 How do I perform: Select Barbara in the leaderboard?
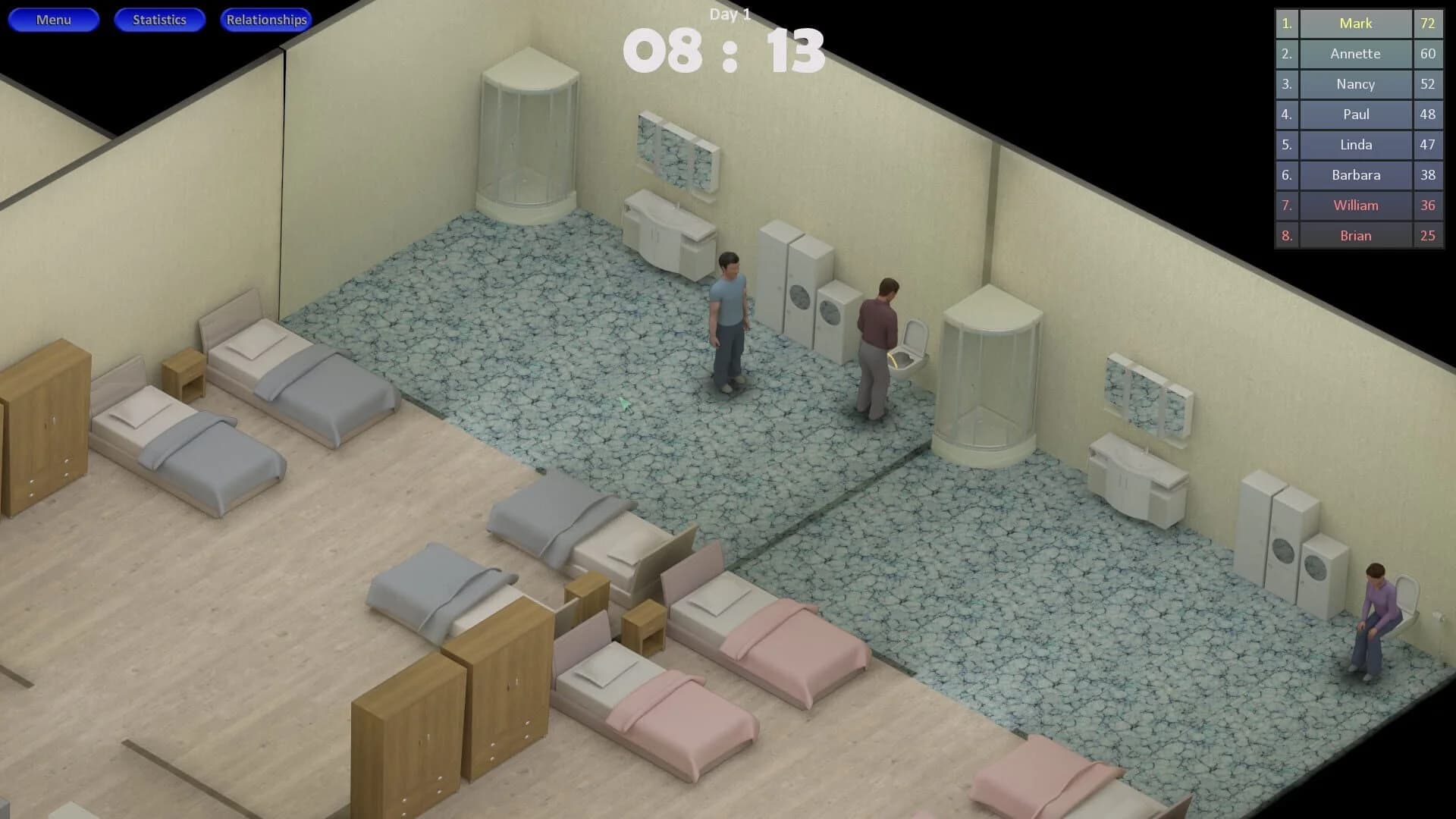pyautogui.click(x=1354, y=175)
